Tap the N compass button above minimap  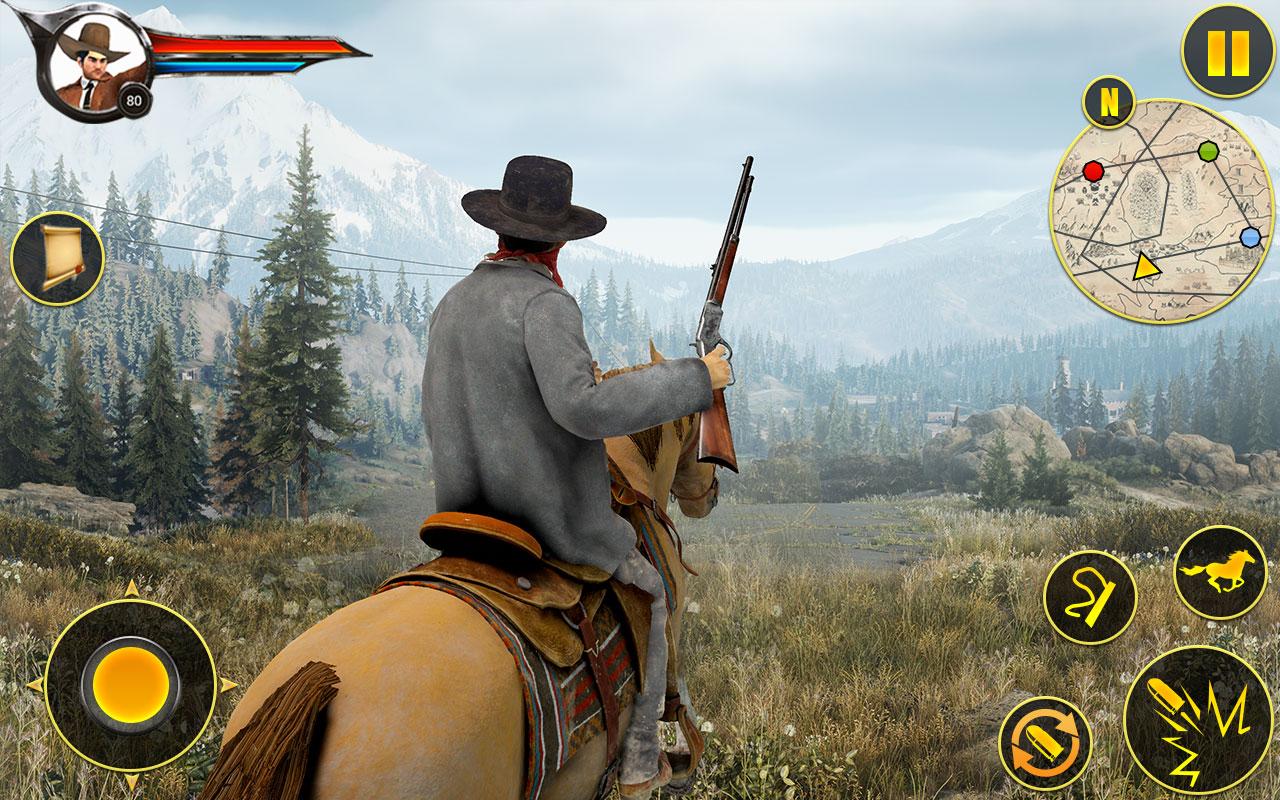pyautogui.click(x=1109, y=99)
